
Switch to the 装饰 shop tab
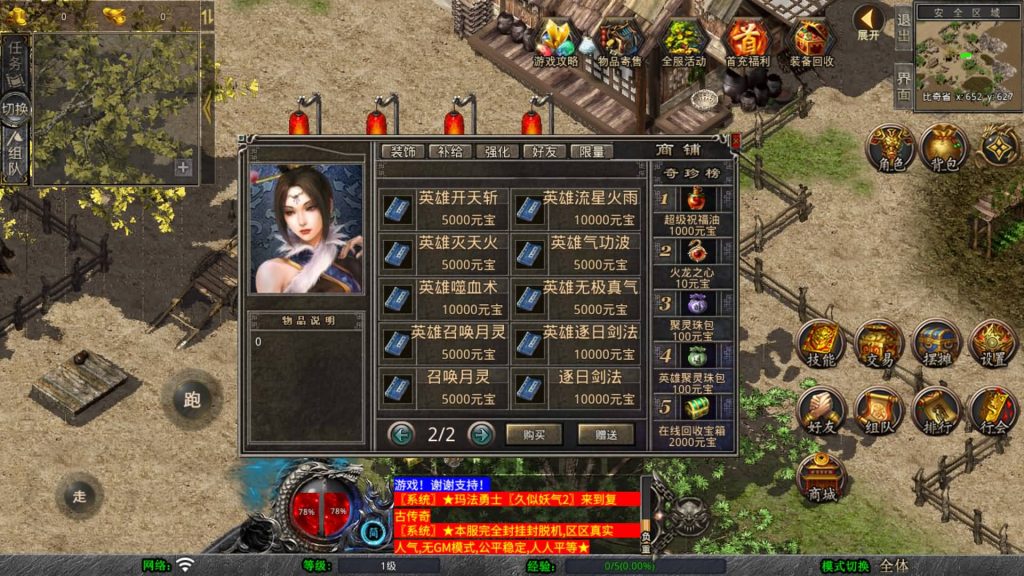pyautogui.click(x=403, y=152)
